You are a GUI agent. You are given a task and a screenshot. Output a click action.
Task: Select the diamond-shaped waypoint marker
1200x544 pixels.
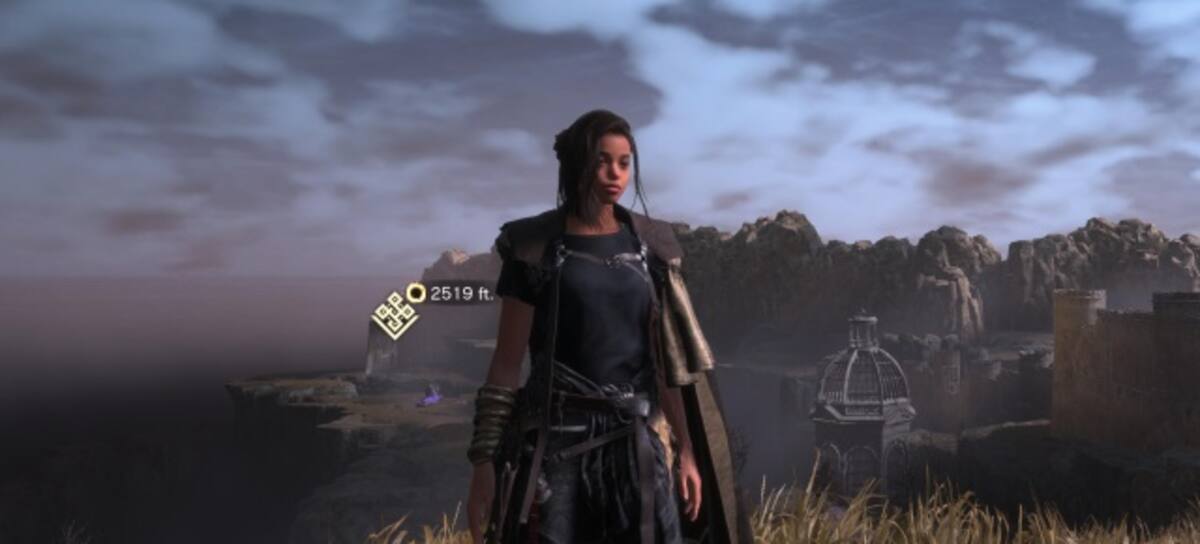(x=395, y=315)
